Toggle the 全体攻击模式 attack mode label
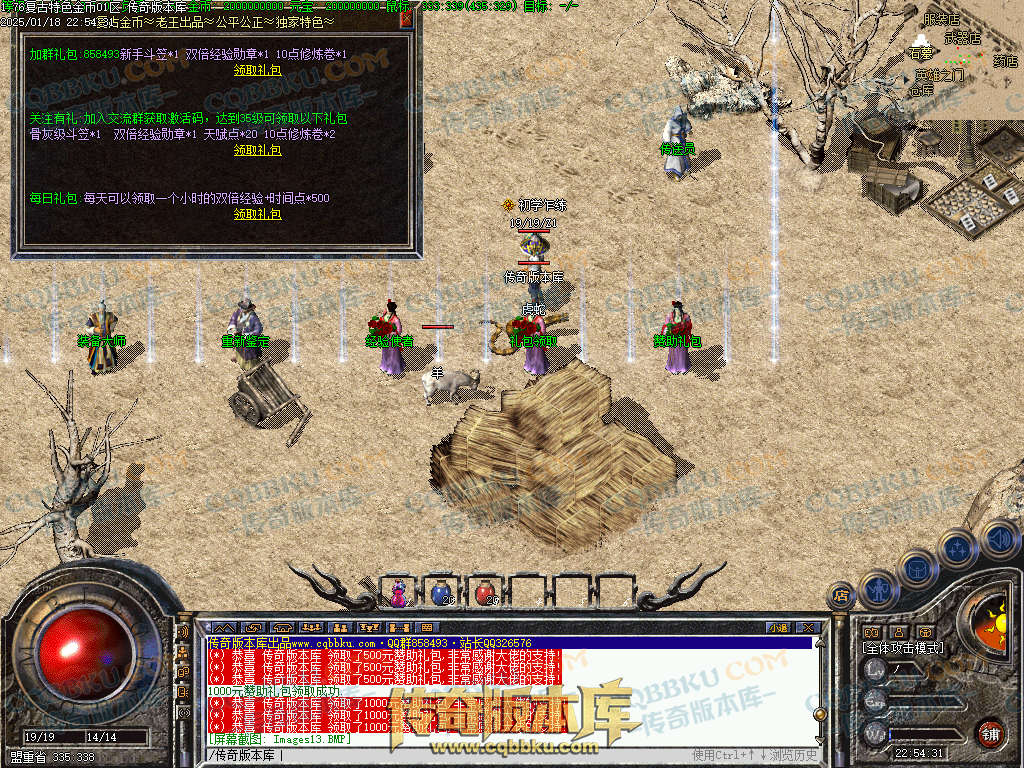This screenshot has width=1024, height=768. pyautogui.click(x=903, y=648)
